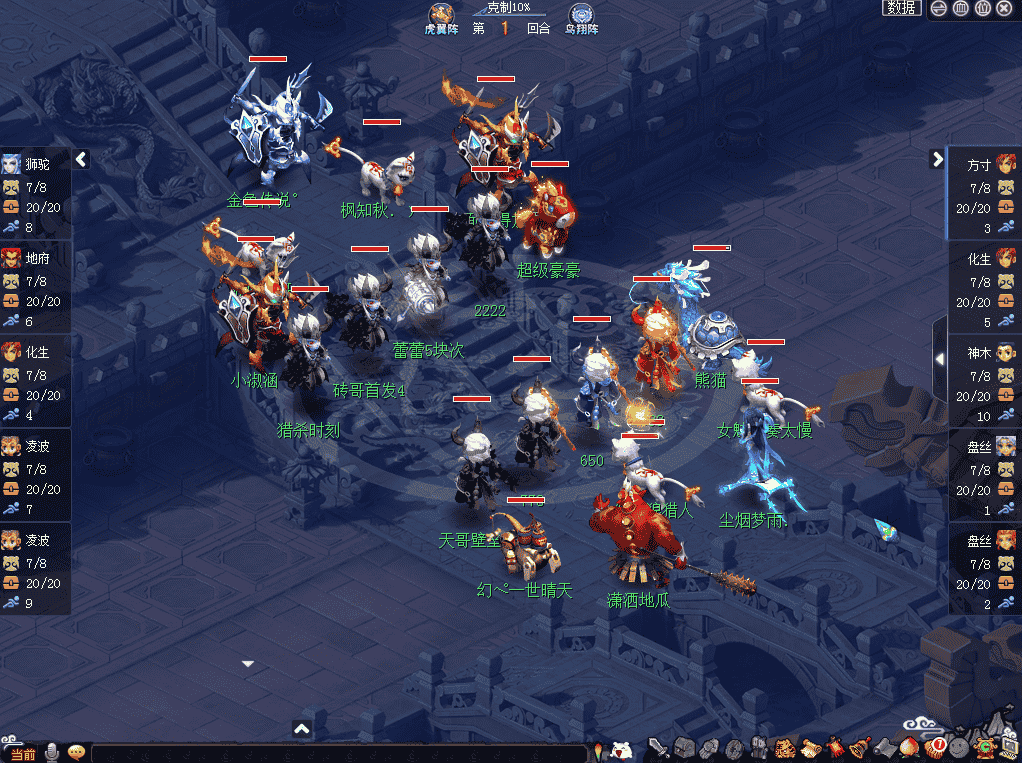1022x763 pixels.
Task: Select the 神木 enemy team entry
Action: click(x=985, y=353)
